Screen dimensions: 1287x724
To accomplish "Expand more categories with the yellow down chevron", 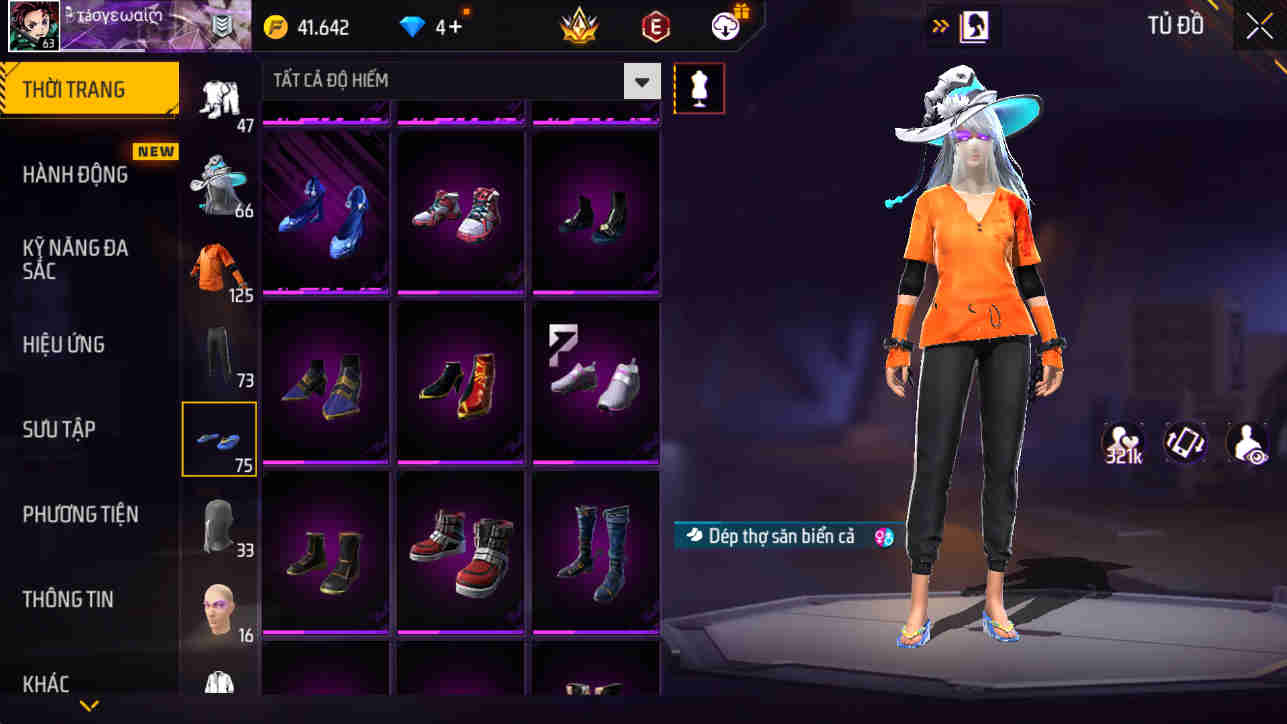I will coord(88,707).
